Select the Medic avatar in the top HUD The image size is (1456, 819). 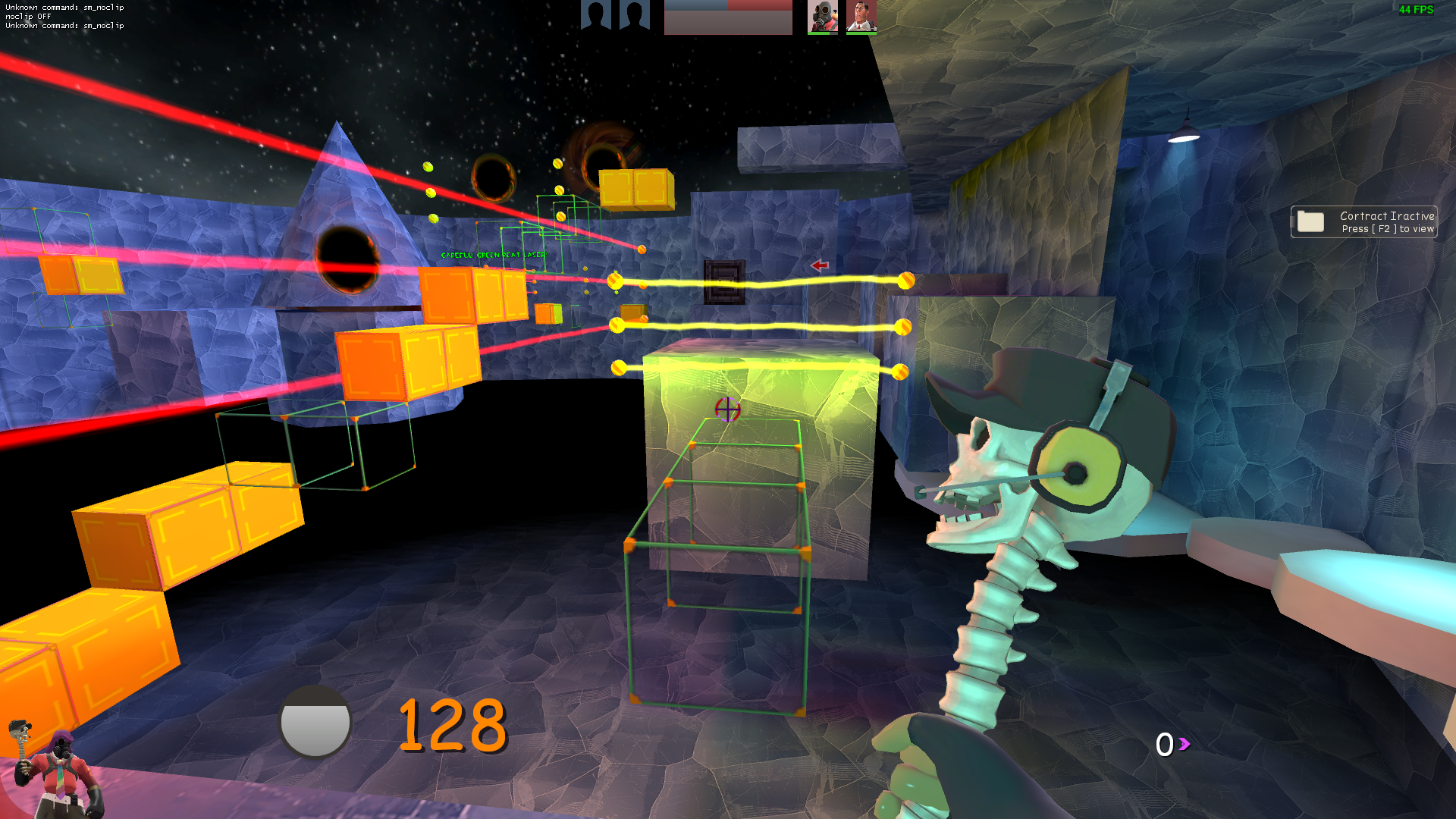tap(861, 15)
